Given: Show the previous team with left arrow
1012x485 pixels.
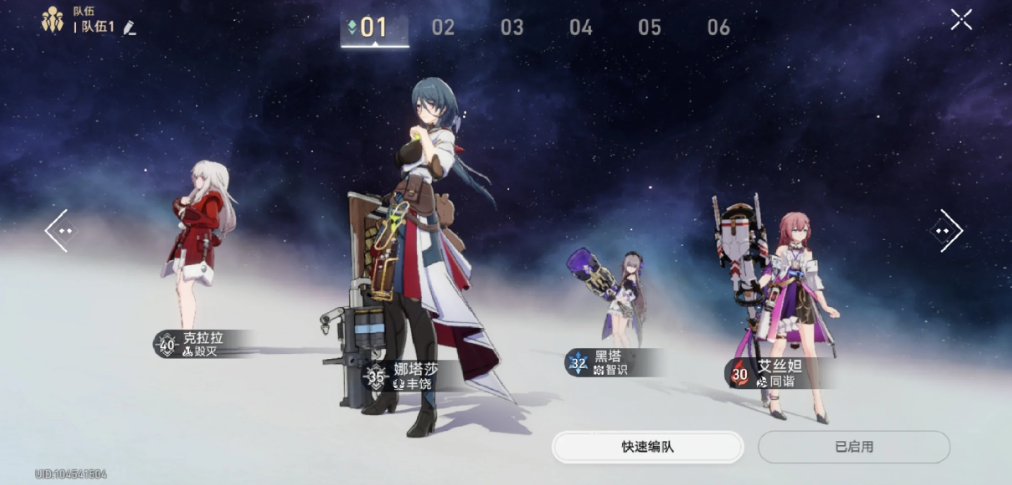Looking at the screenshot, I should point(57,231).
